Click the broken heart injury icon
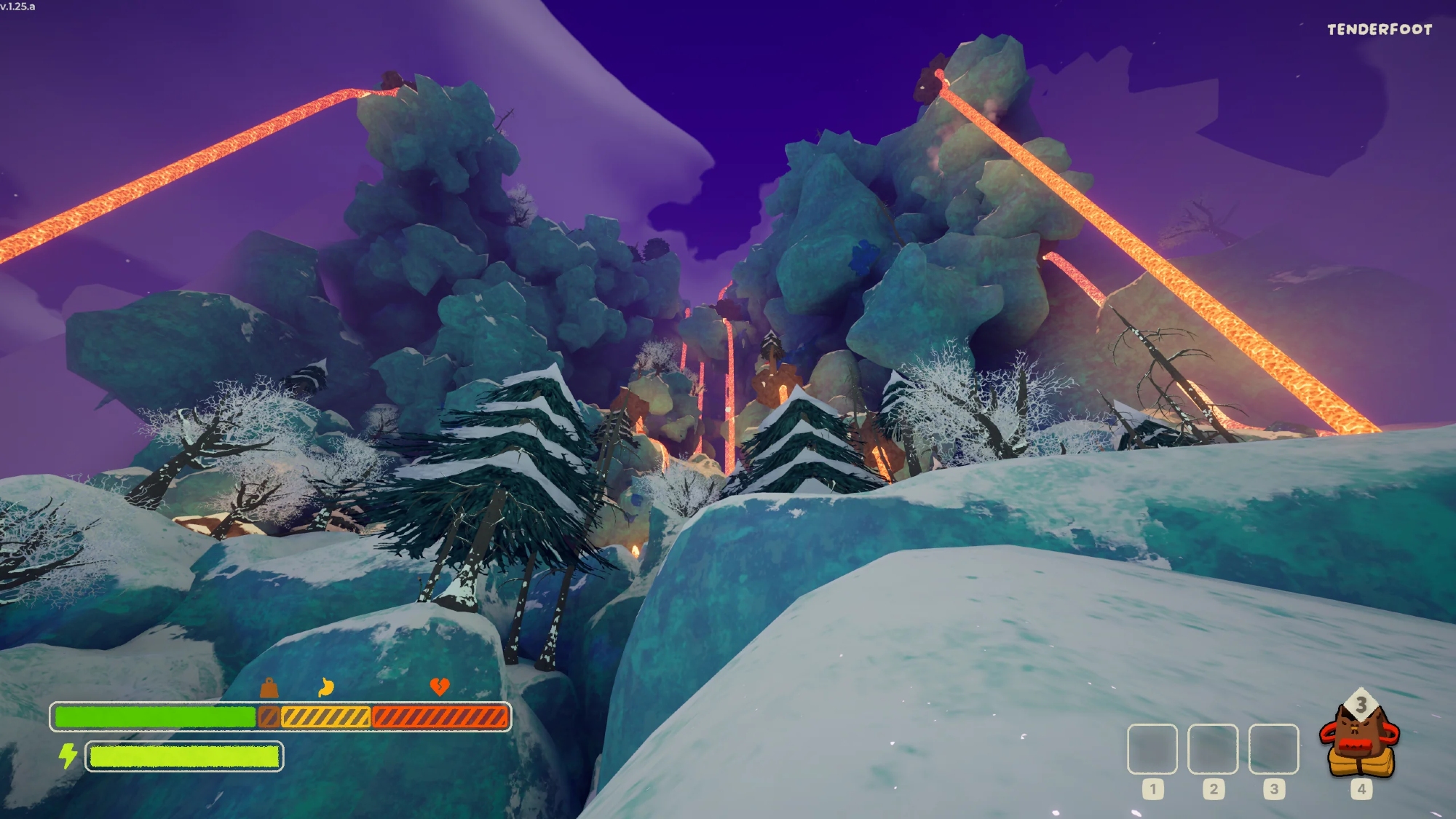1456x819 pixels. tap(440, 686)
